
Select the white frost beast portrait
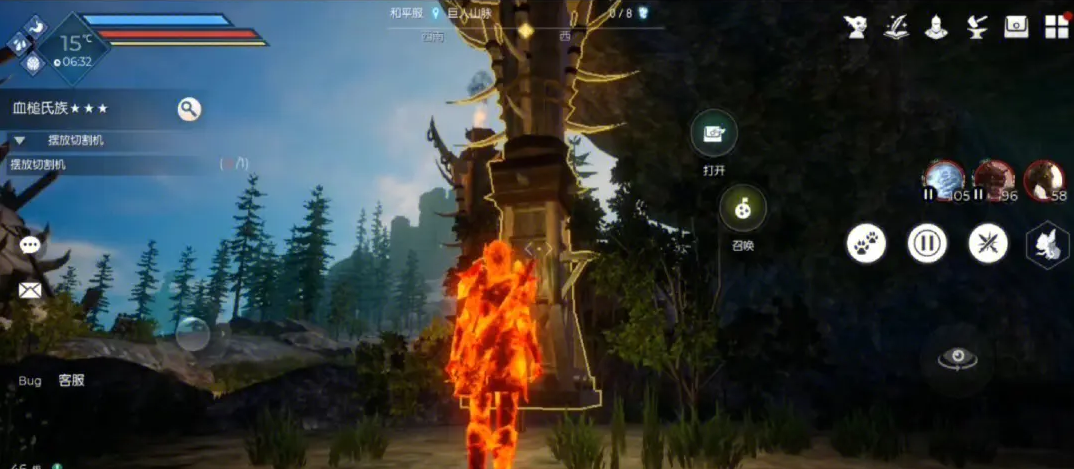[944, 180]
